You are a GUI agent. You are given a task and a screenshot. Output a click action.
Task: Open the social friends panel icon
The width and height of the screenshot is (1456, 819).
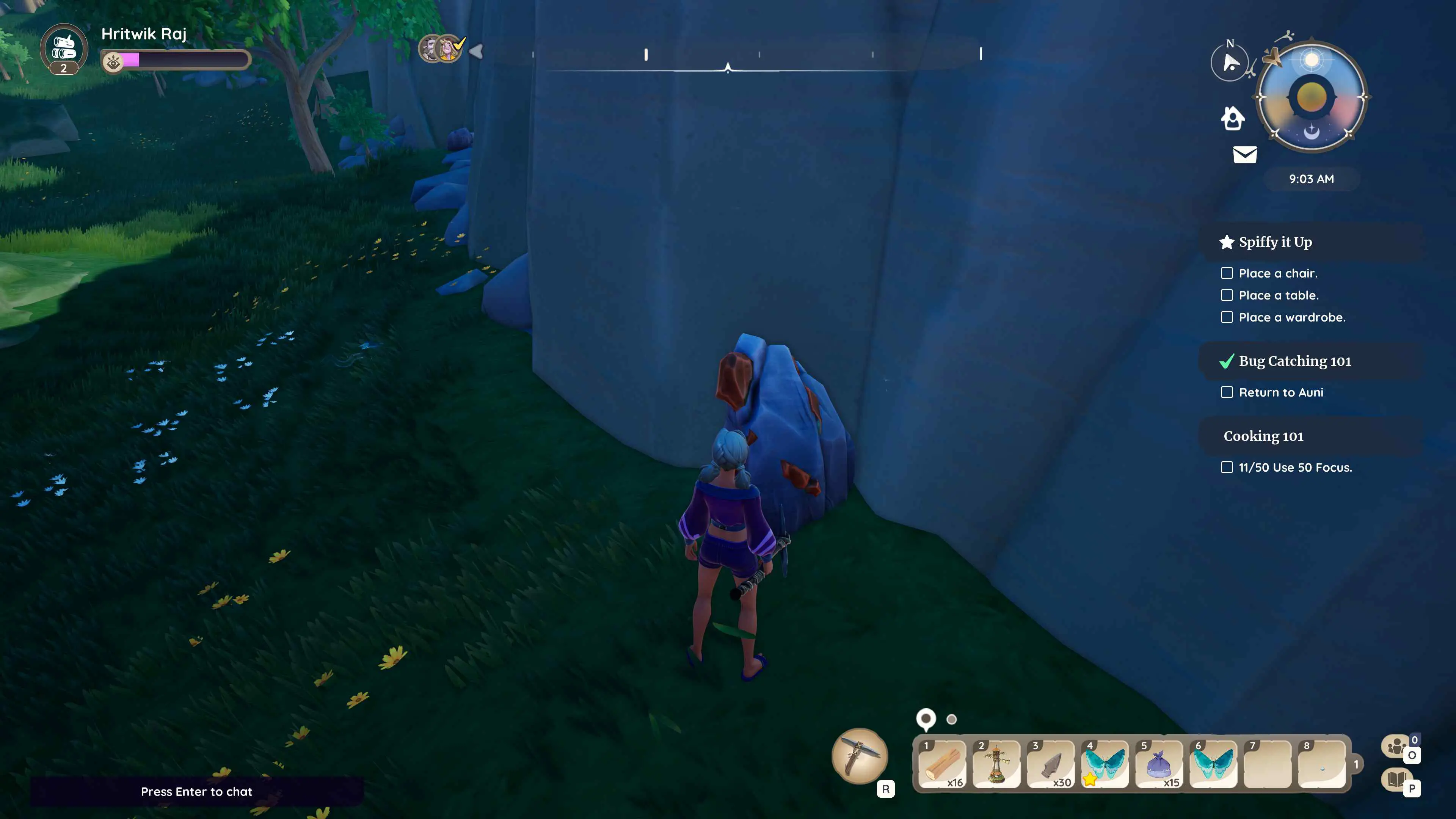[1396, 746]
